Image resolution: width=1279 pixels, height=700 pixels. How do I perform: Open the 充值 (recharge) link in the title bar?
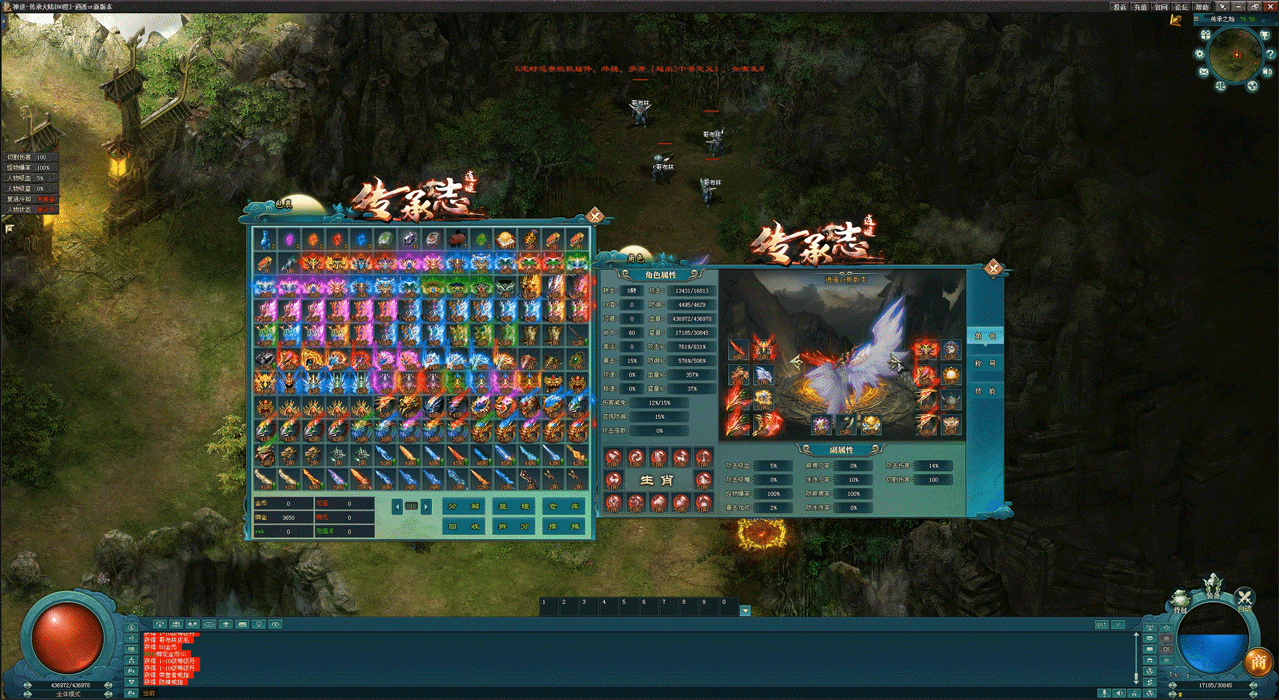point(1141,6)
